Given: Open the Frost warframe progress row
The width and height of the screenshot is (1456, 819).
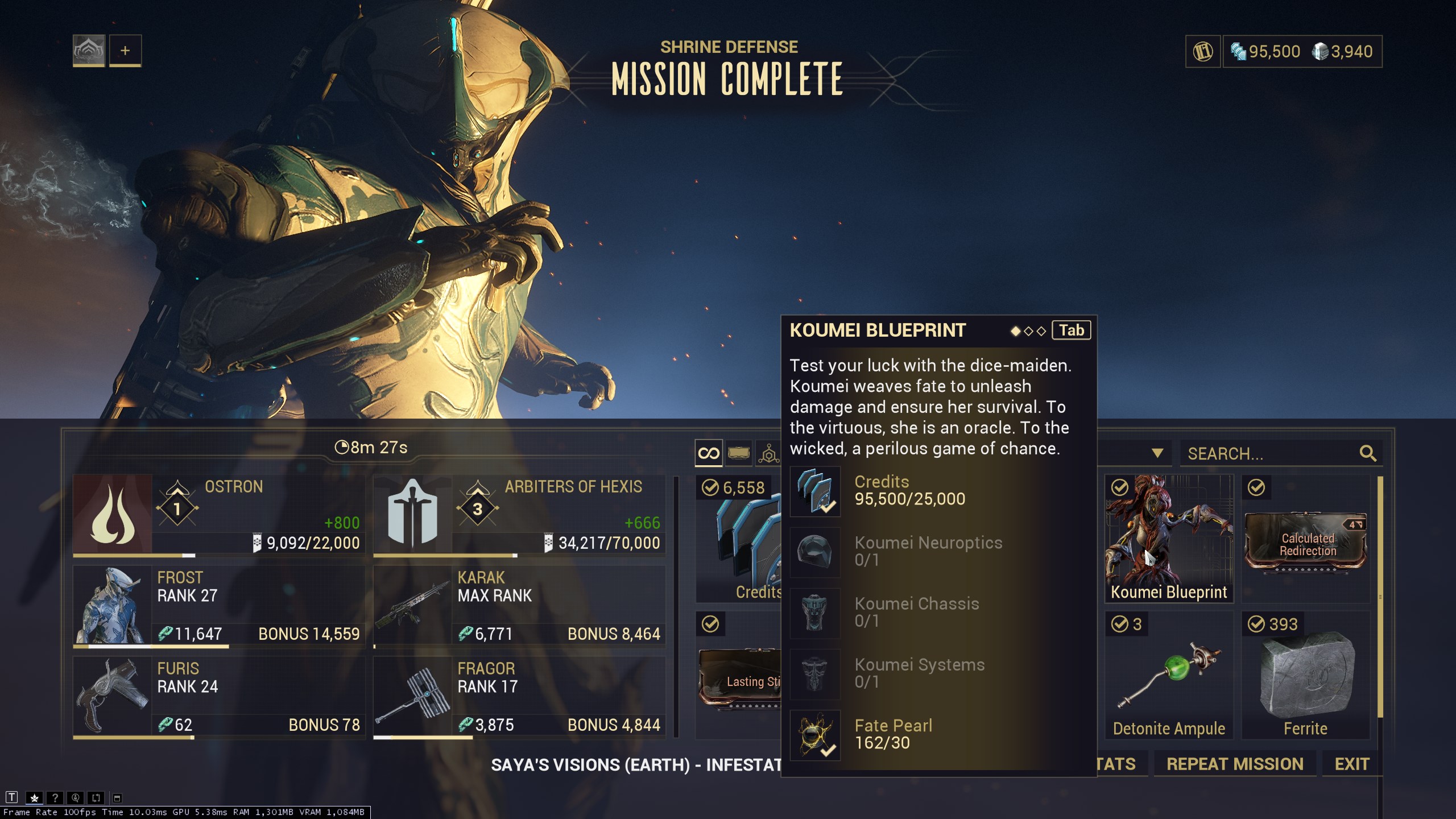Looking at the screenshot, I should coord(219,606).
